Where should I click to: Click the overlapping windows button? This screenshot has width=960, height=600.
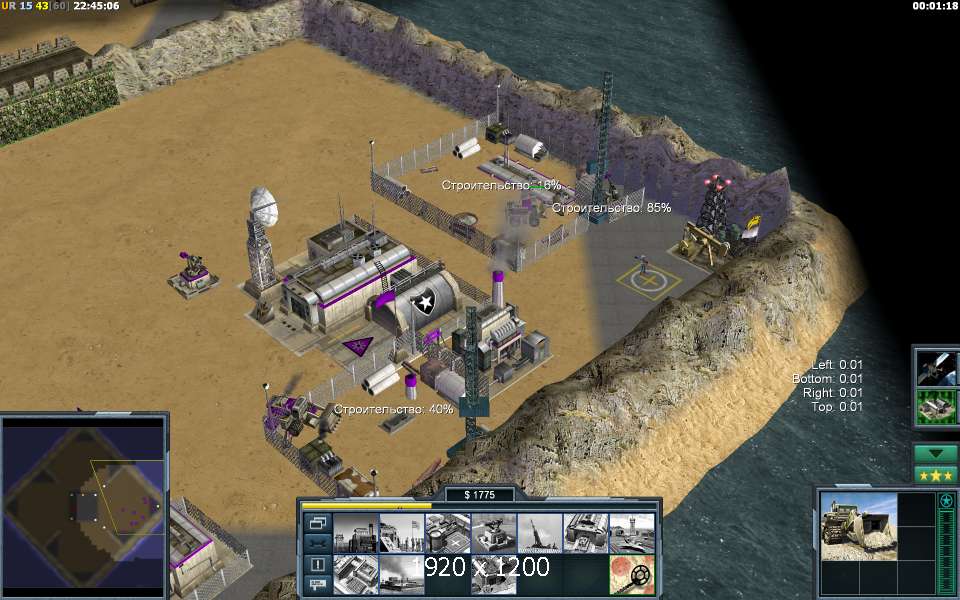(x=318, y=522)
